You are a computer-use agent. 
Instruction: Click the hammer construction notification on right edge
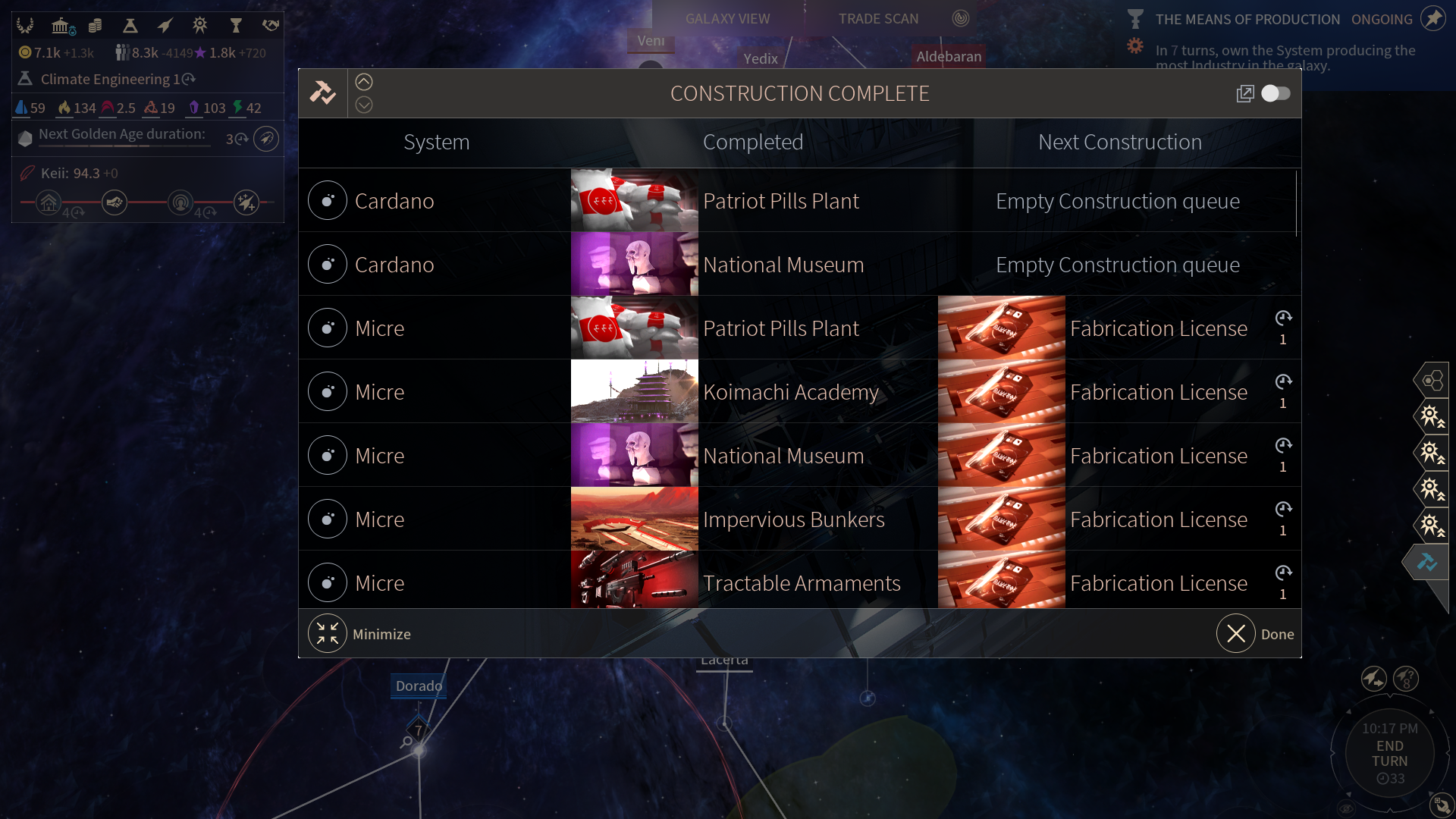1427,562
